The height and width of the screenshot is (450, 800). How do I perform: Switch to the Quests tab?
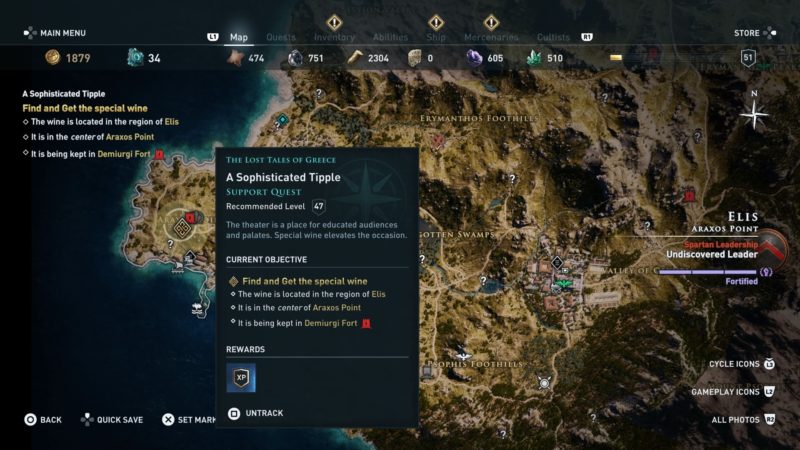[280, 38]
